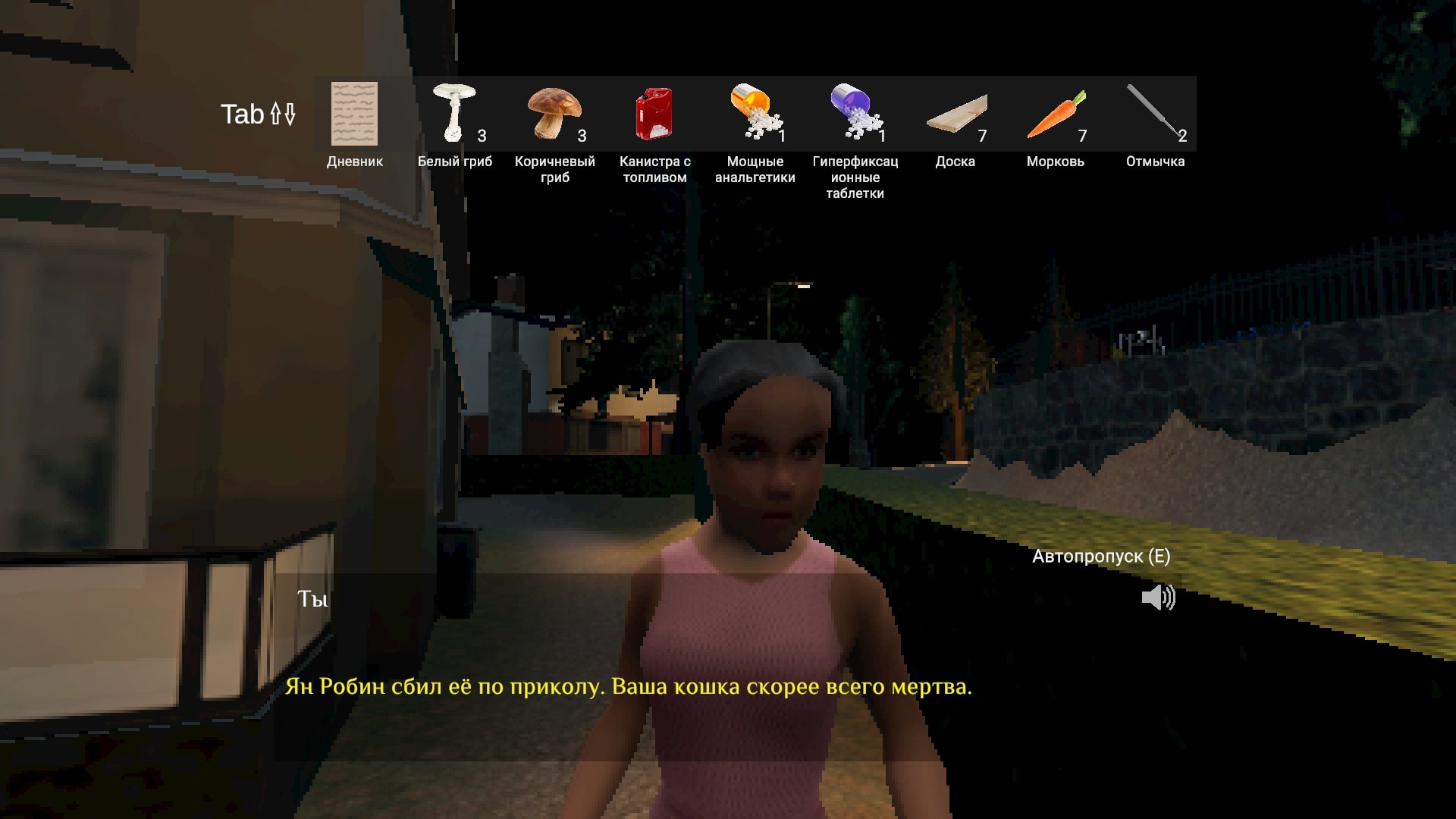
Task: Choose the Доска wooden plank slot
Action: coord(955,115)
